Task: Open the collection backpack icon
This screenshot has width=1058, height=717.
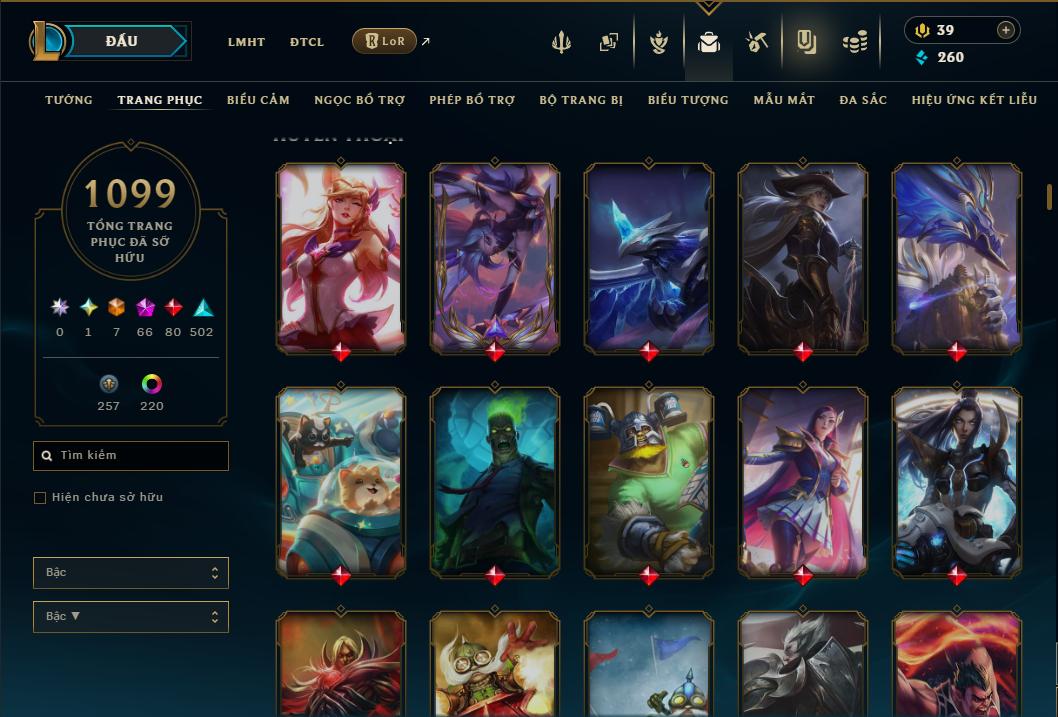Action: click(x=709, y=42)
